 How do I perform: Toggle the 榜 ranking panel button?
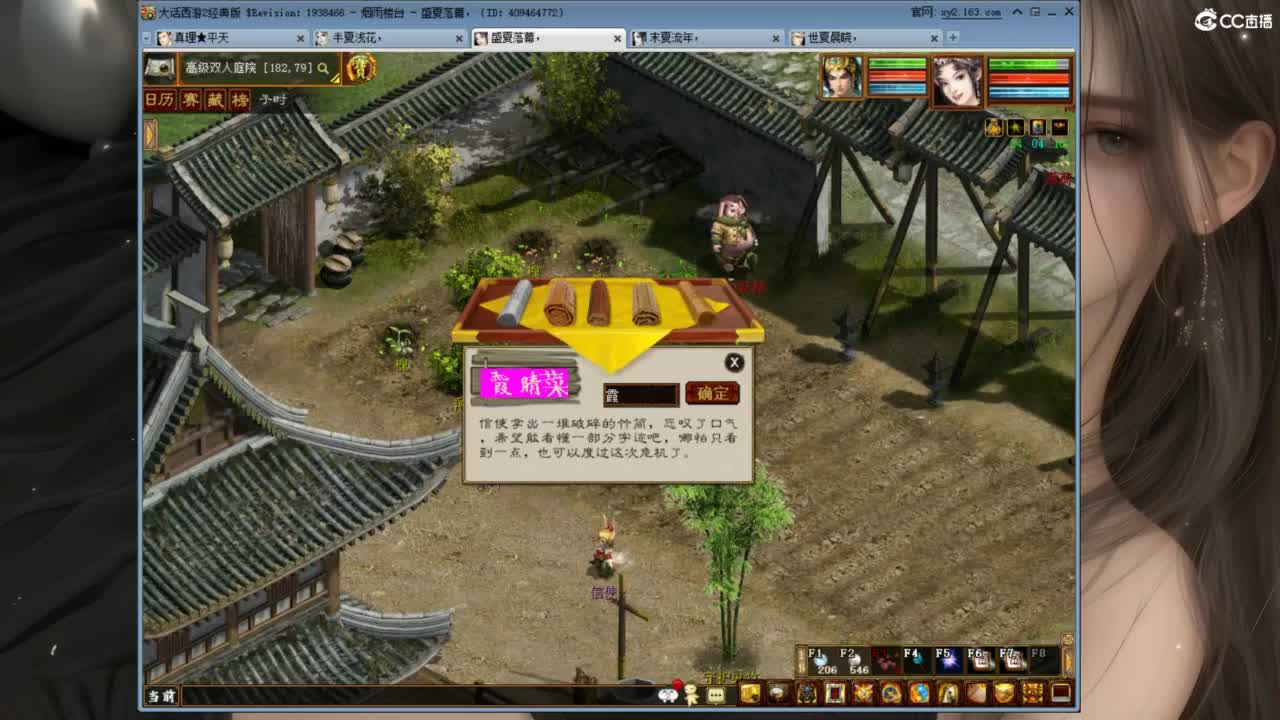[239, 99]
